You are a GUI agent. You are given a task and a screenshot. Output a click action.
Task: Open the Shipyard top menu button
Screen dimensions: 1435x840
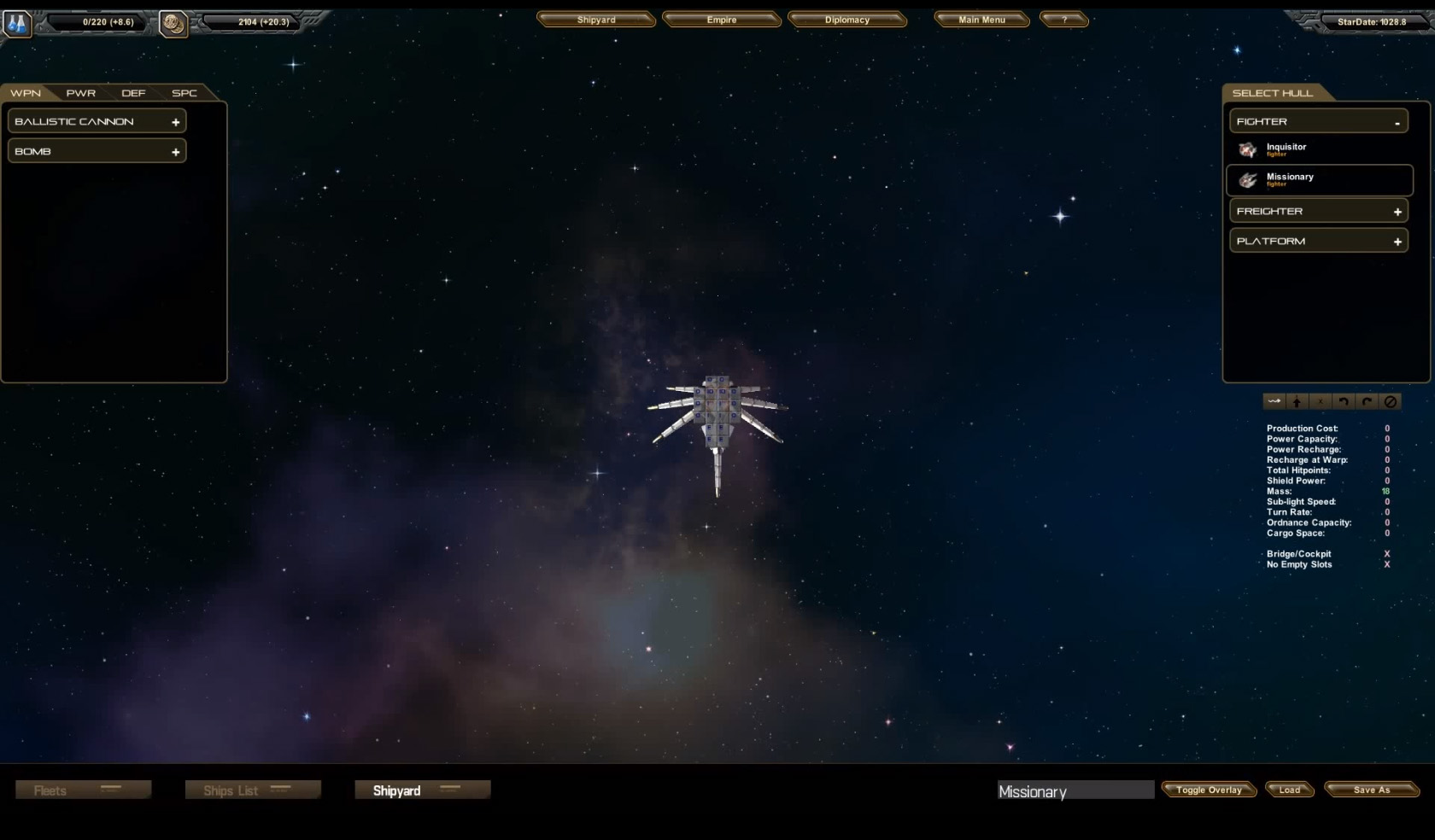(x=595, y=20)
